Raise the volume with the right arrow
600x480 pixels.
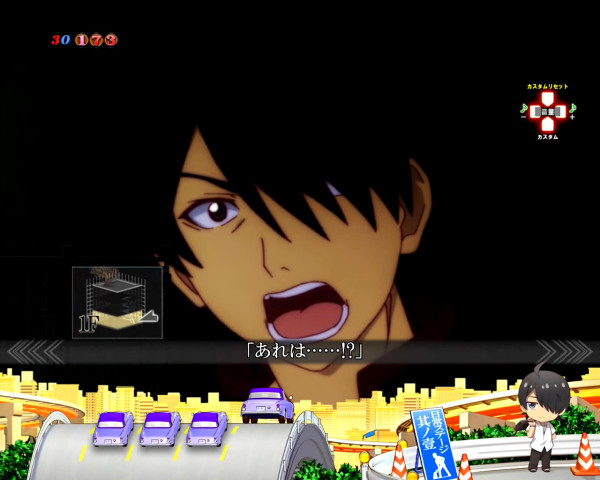(562, 111)
